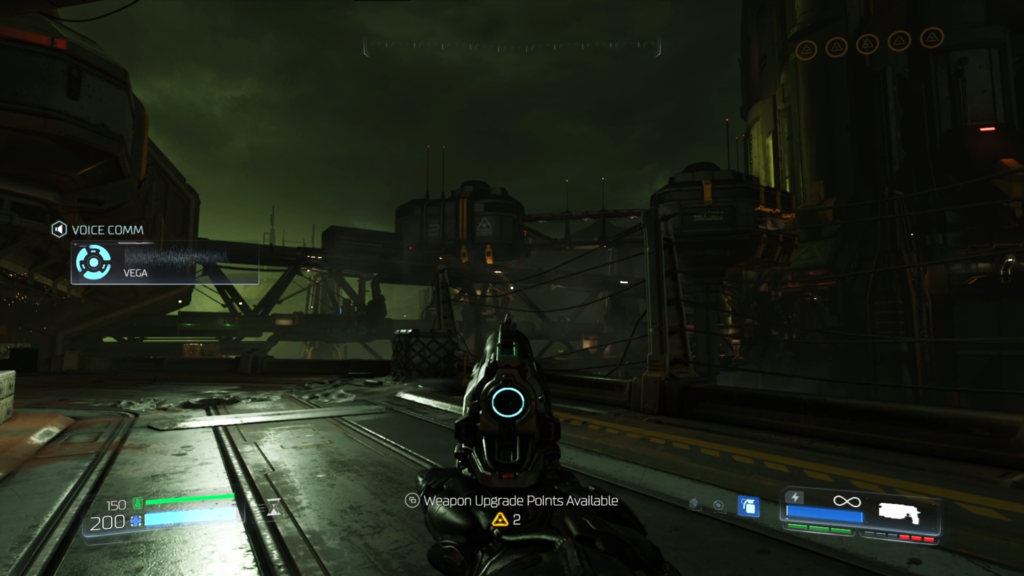This screenshot has height=576, width=1024.
Task: Click the VEGA circular portrait icon
Action: 93,263
